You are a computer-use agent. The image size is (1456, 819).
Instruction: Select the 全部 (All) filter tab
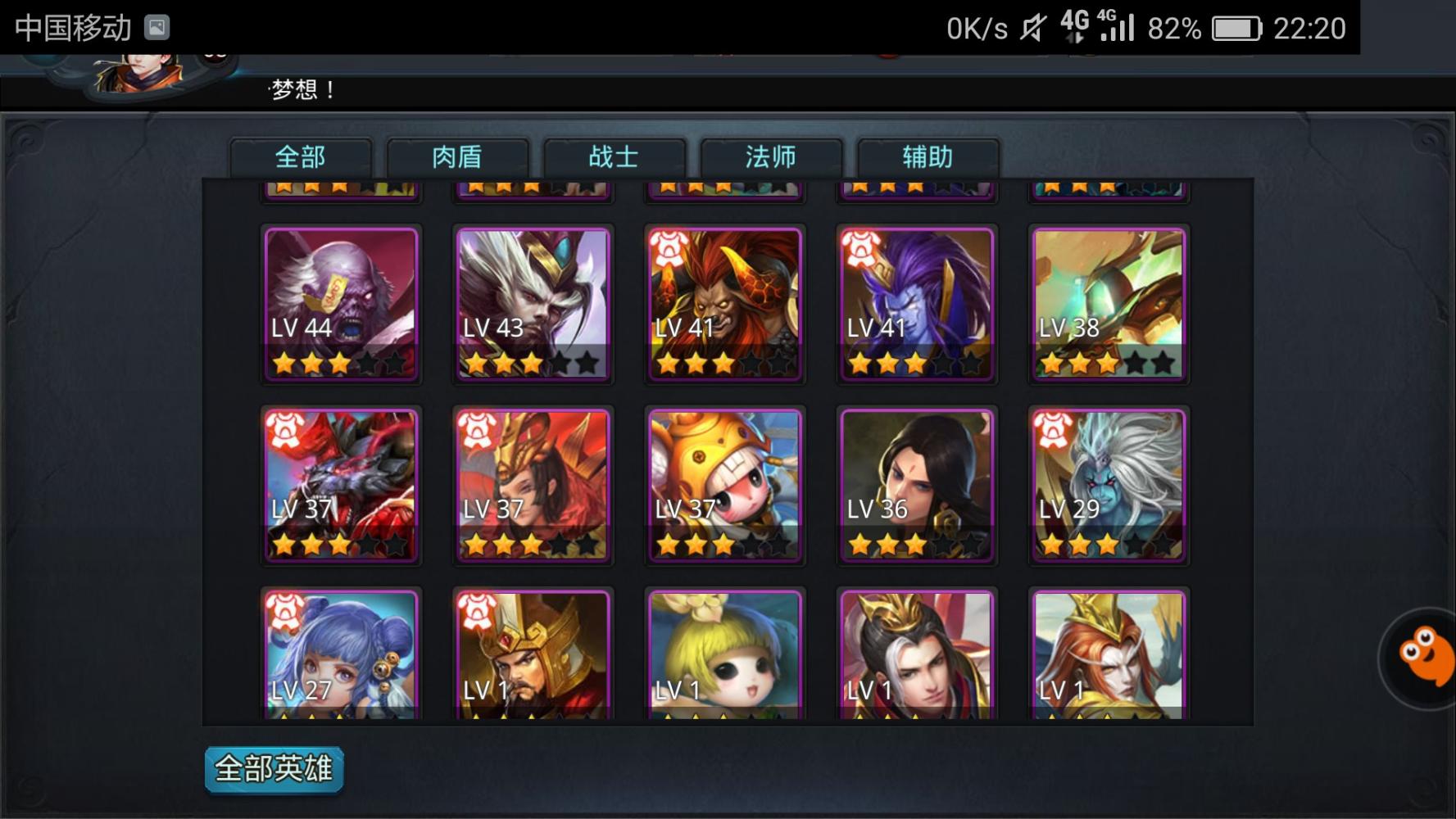[302, 156]
